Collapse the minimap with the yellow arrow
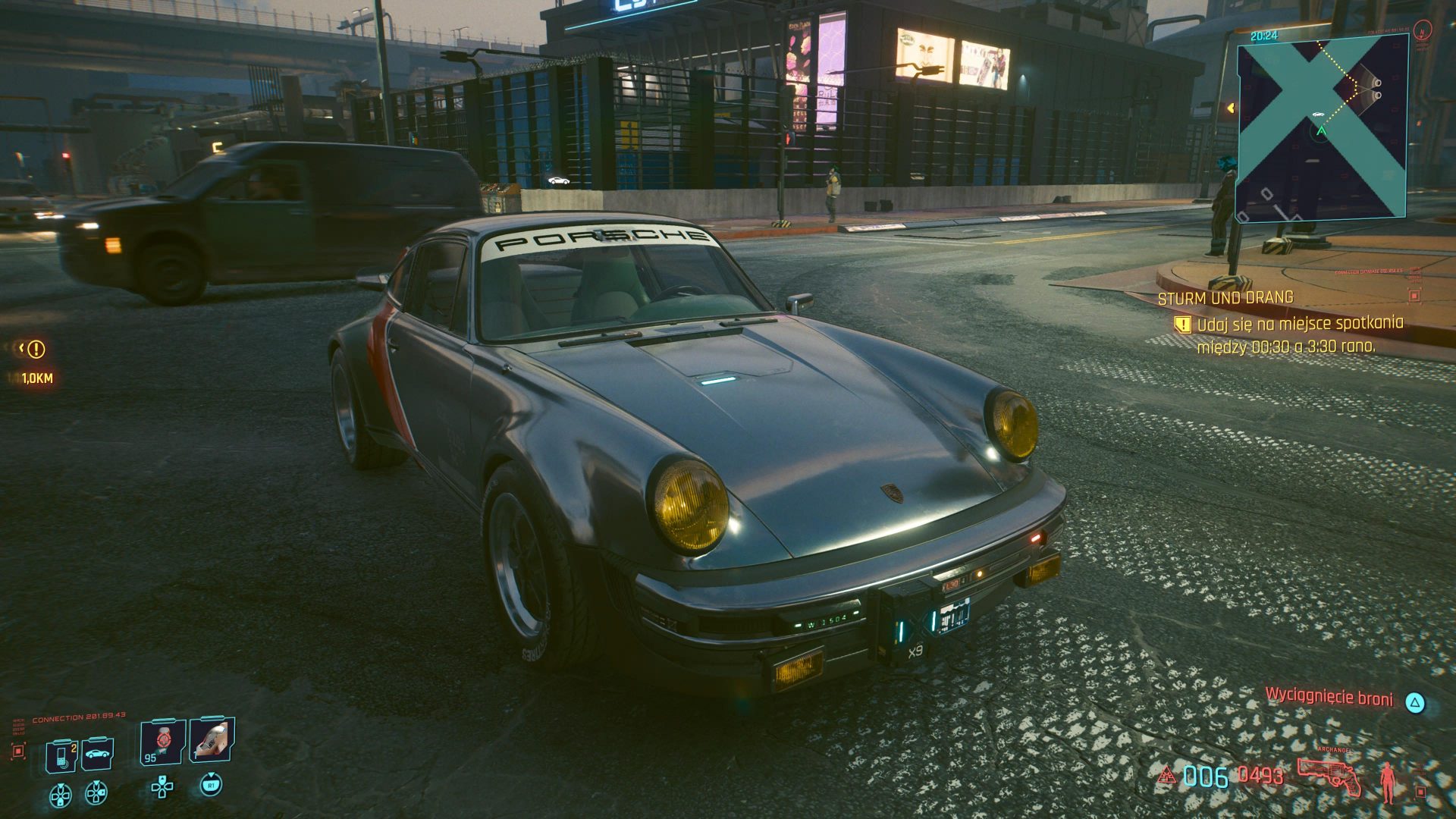Screen dimensions: 1456x819 (x=1232, y=108)
